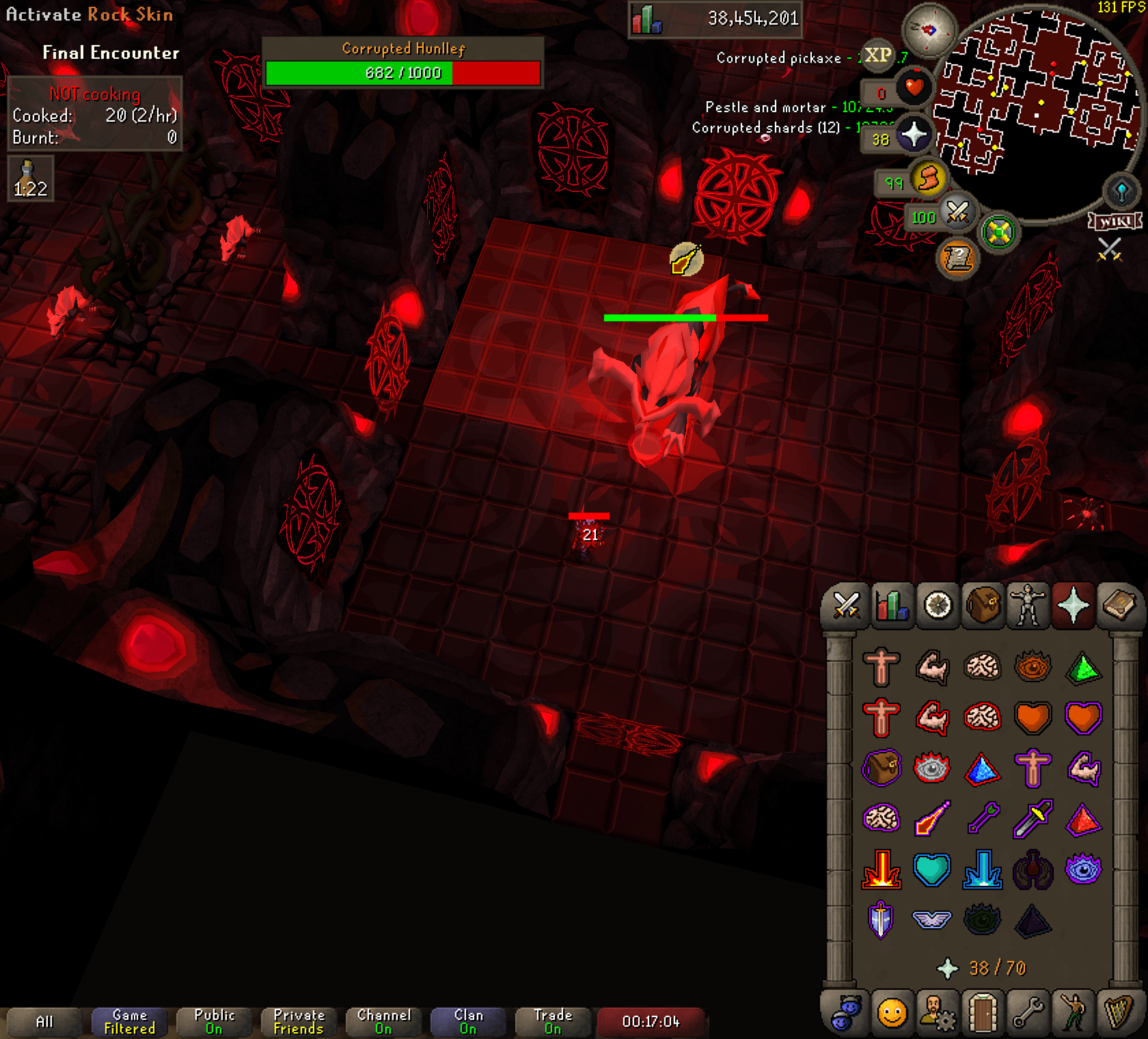This screenshot has width=1148, height=1039.
Task: Toggle run using the boot orb
Action: coord(928,180)
